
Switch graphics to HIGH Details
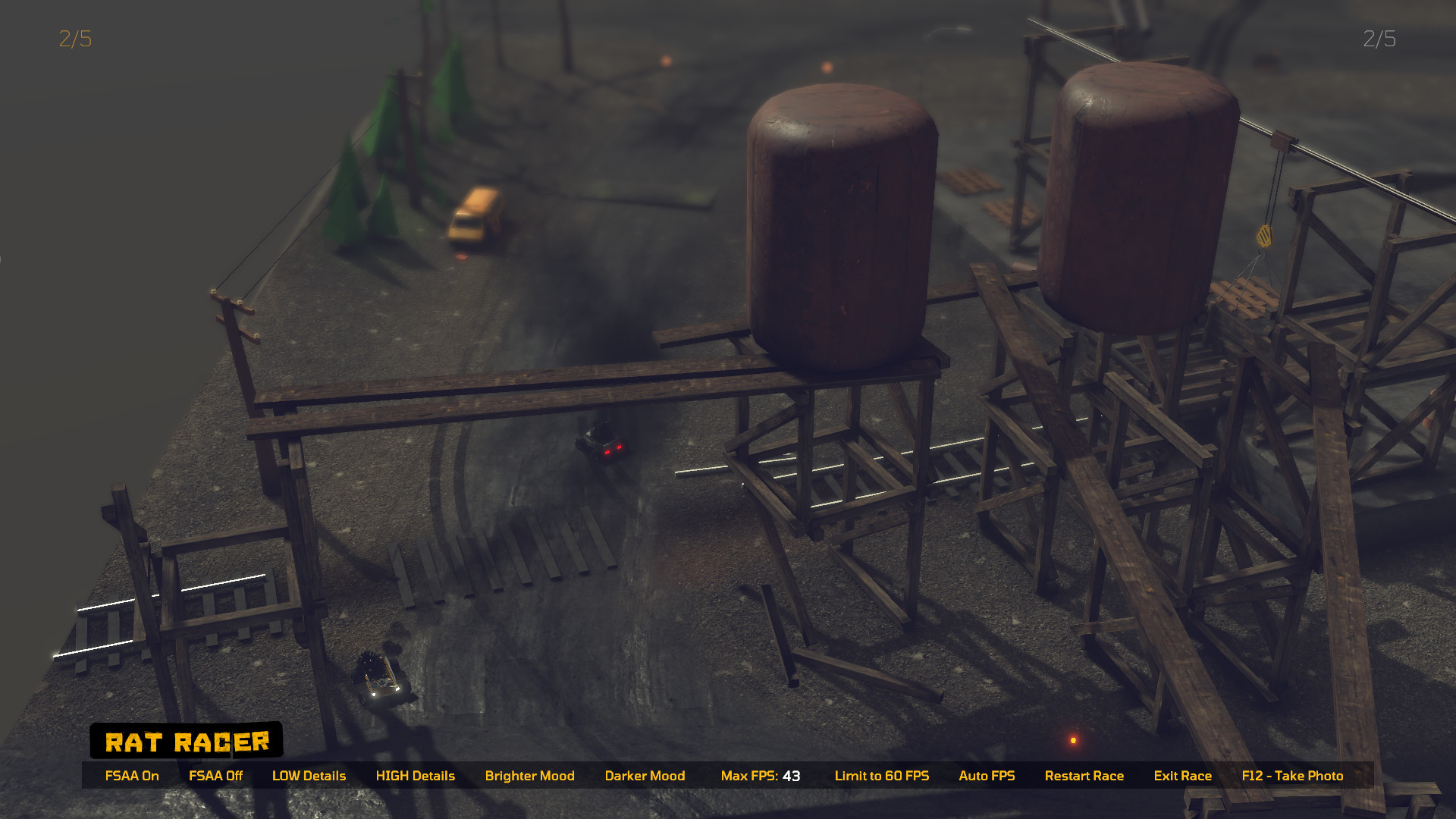point(416,776)
